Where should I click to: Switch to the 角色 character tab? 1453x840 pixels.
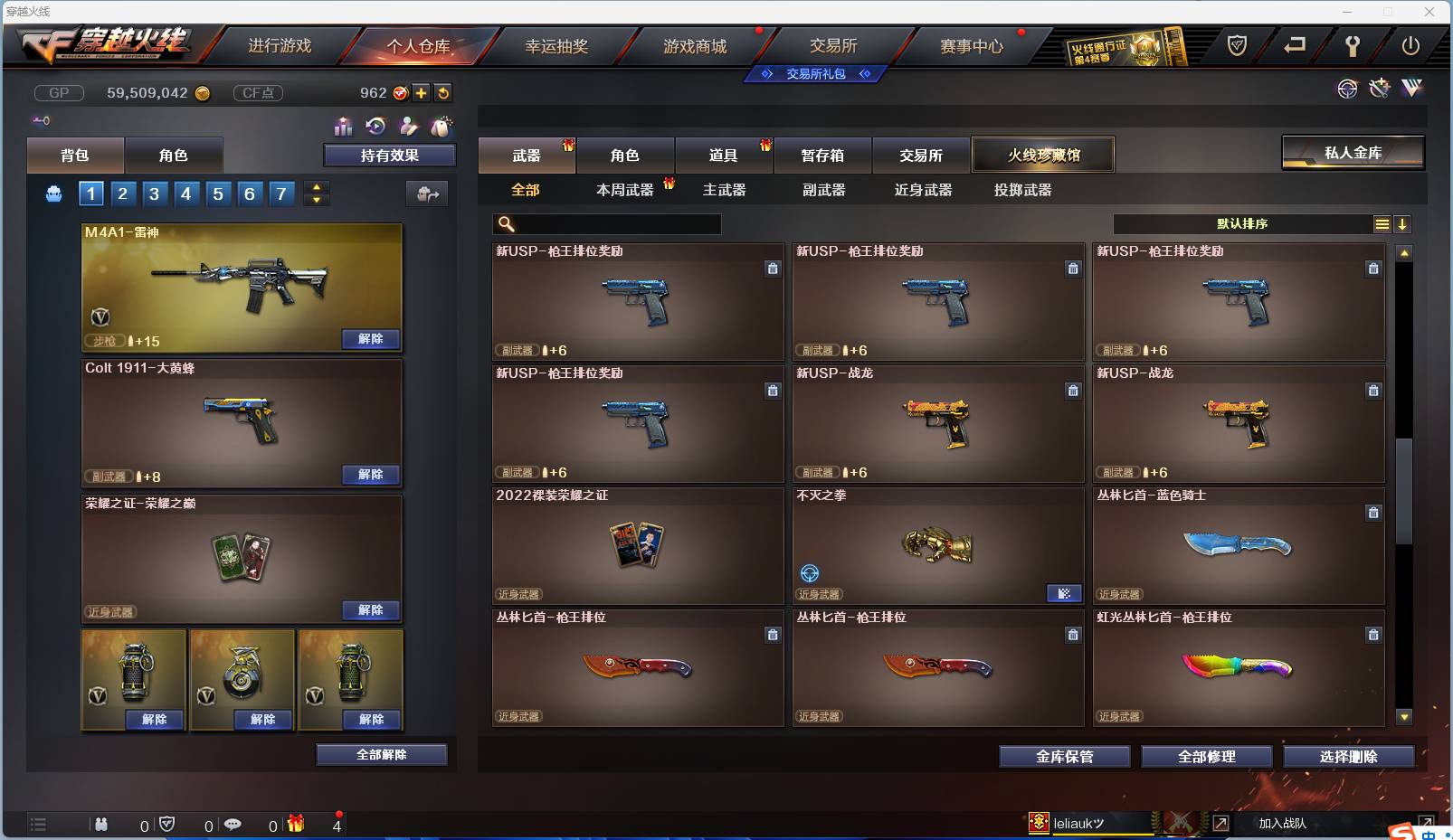coord(626,154)
